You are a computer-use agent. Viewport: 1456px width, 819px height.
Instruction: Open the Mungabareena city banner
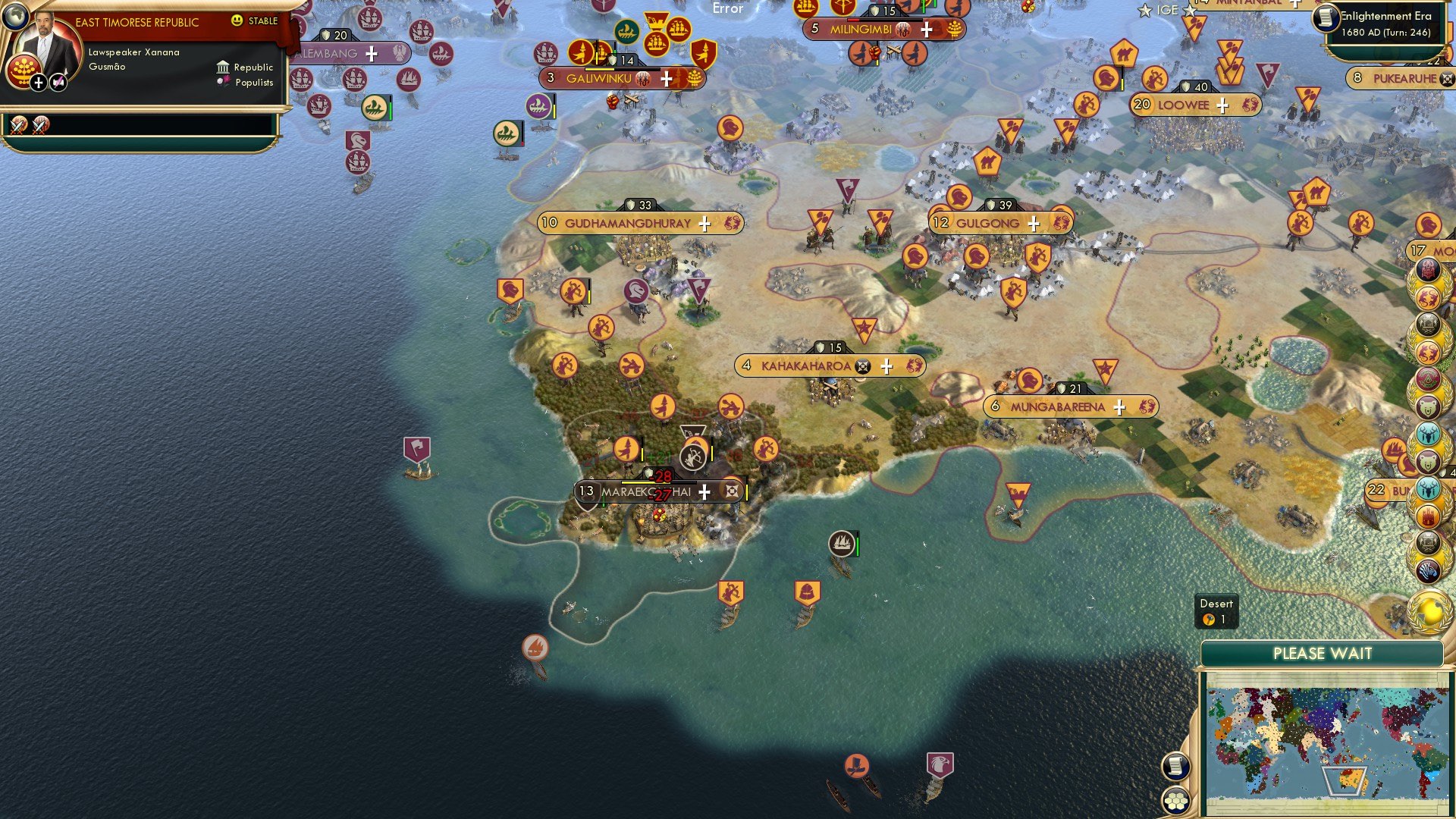(x=1058, y=406)
